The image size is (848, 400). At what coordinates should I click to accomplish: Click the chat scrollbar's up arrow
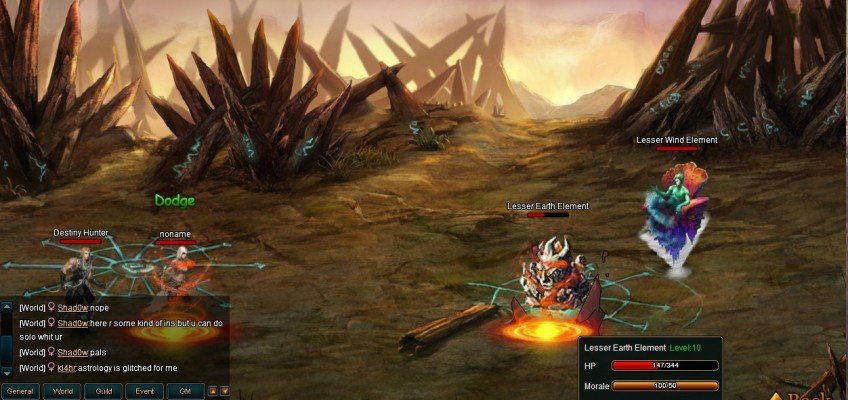(x=6, y=308)
